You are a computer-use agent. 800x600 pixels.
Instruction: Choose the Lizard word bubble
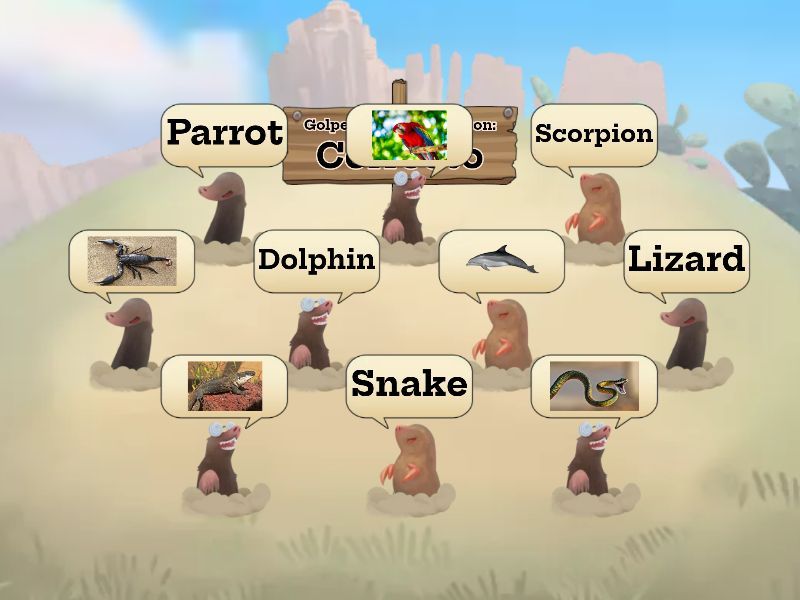pyautogui.click(x=686, y=260)
